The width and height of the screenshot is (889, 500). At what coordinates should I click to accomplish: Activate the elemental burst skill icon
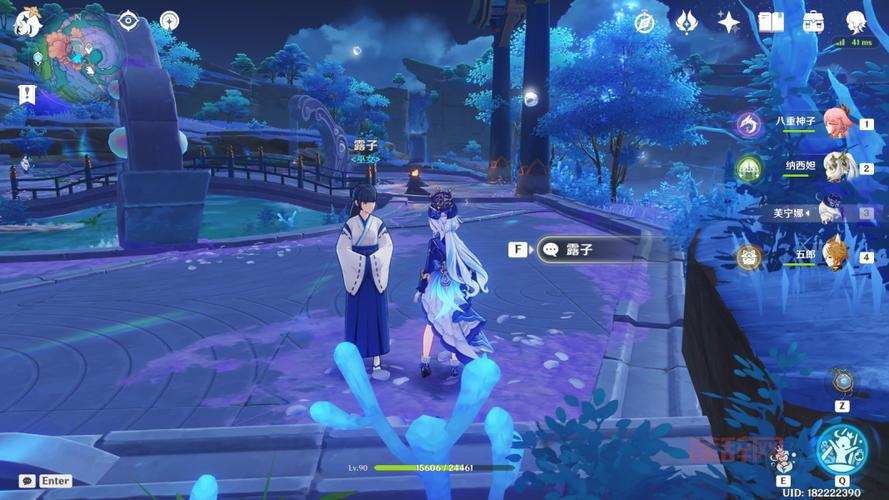[x=841, y=450]
